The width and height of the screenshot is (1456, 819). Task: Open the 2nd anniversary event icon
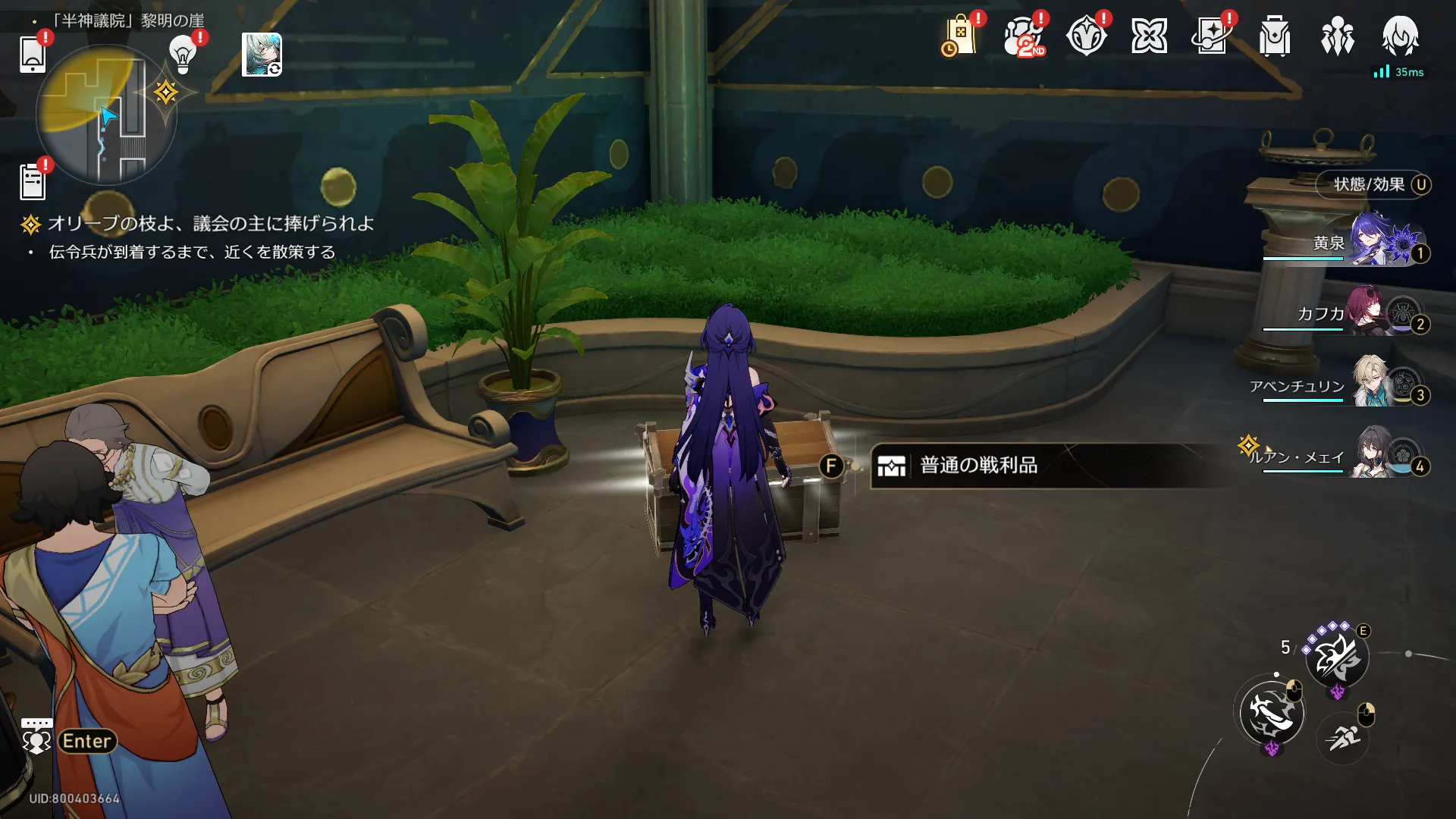pyautogui.click(x=1024, y=36)
